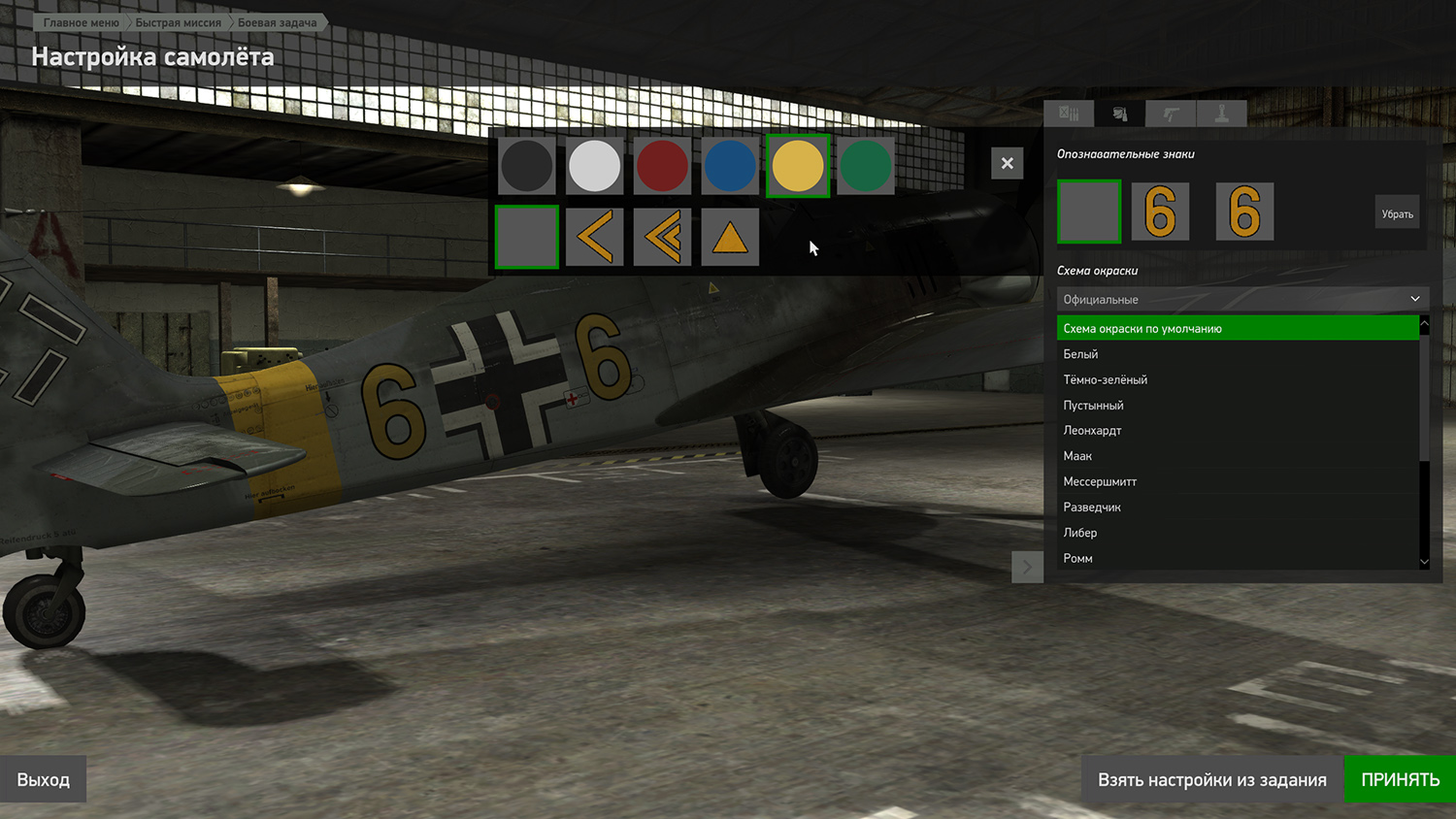Pick the green color swatch
The height and width of the screenshot is (819, 1456).
pyautogui.click(x=865, y=166)
